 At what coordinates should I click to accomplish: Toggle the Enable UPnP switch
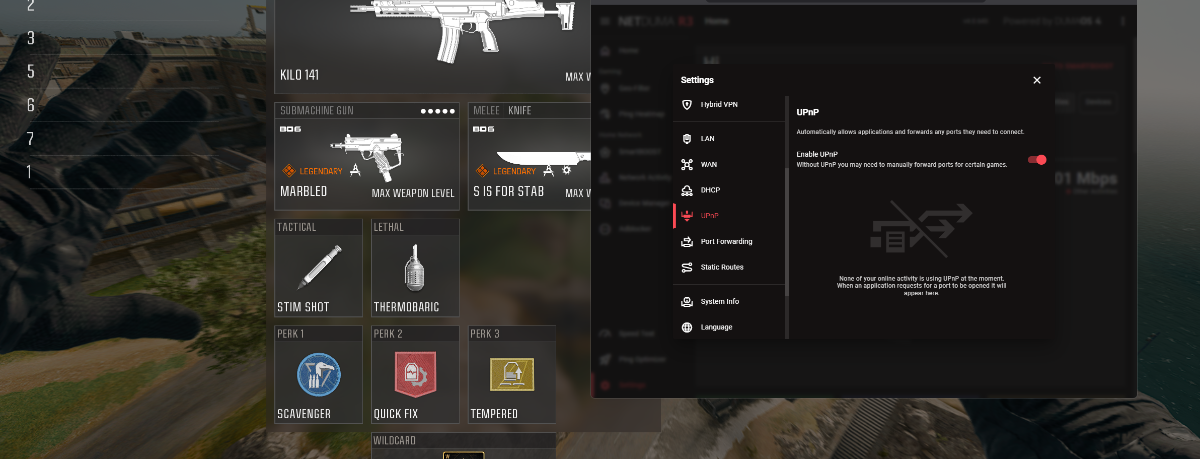[1038, 159]
